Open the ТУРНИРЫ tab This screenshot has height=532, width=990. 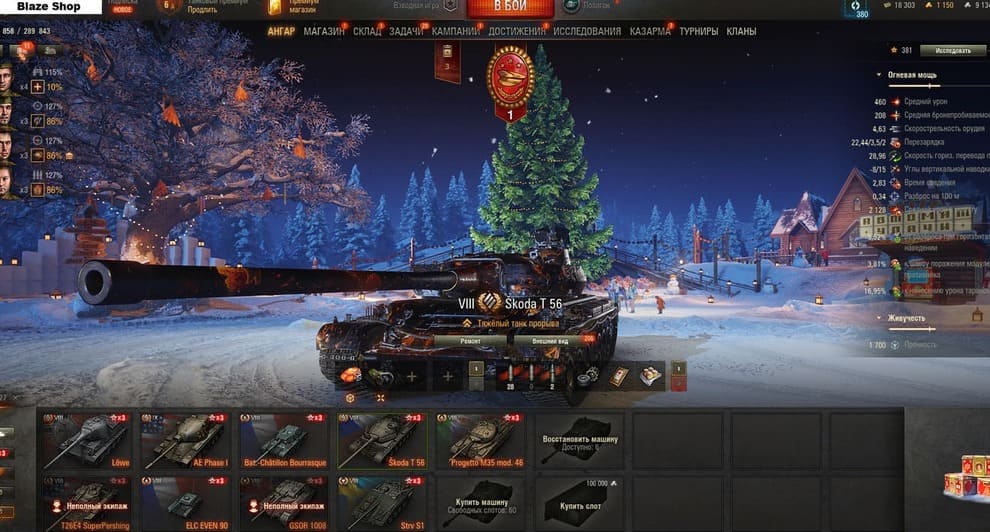click(x=698, y=32)
